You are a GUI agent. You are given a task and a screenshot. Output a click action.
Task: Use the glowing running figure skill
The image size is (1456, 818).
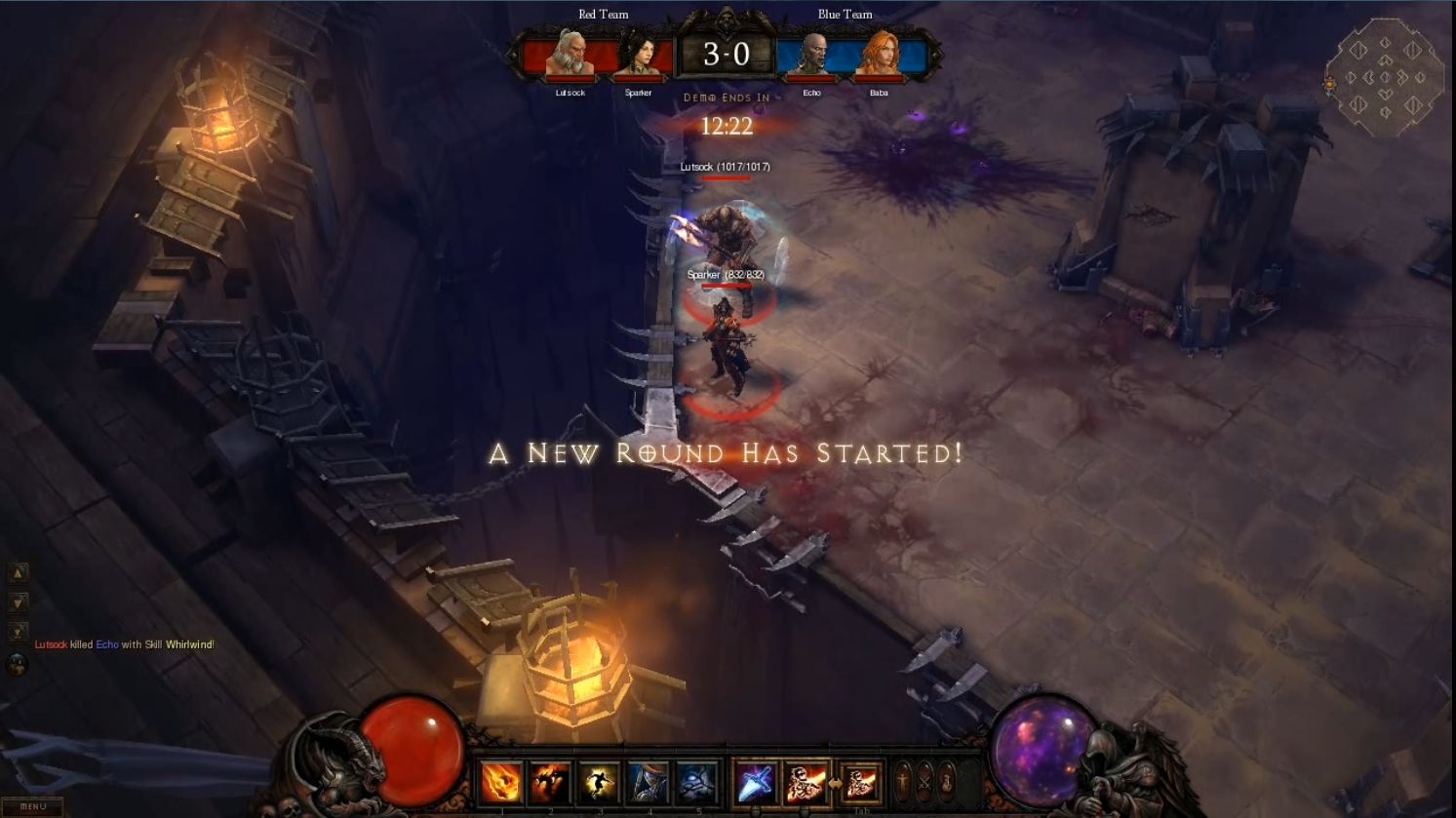pos(599,782)
